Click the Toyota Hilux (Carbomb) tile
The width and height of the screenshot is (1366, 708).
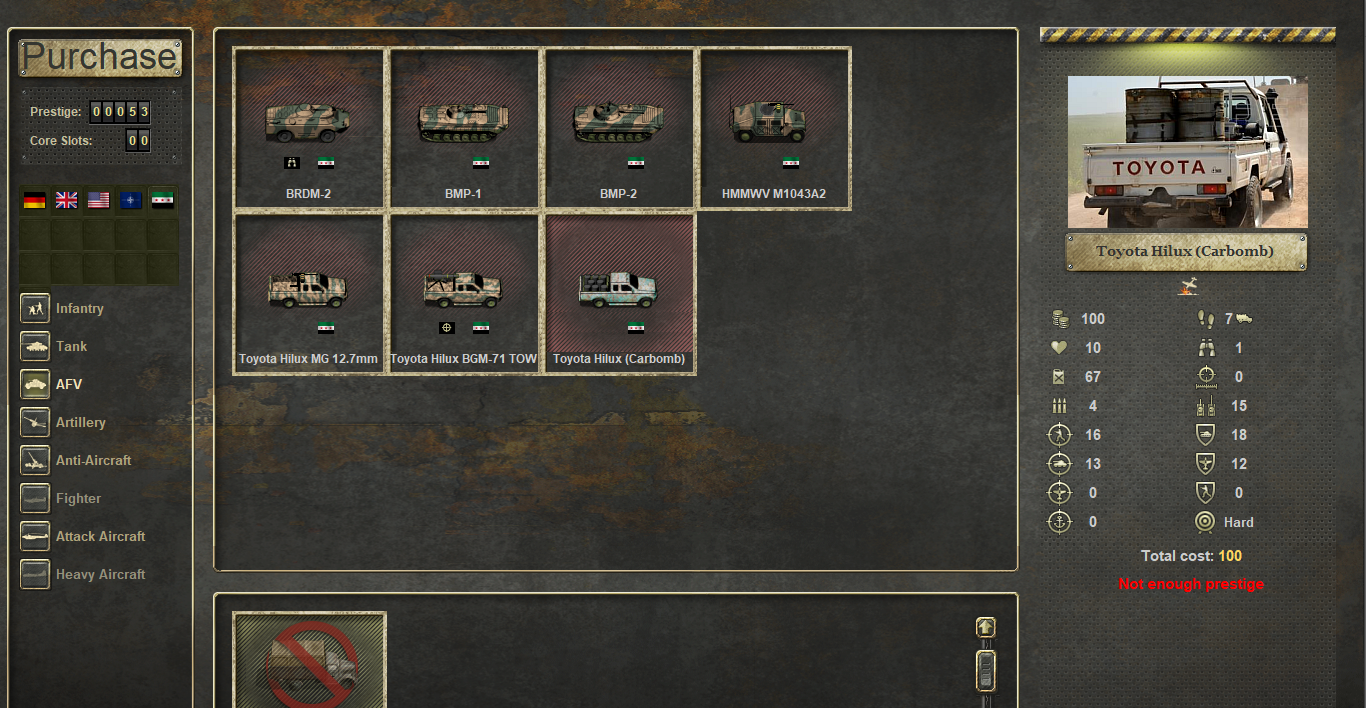click(619, 294)
